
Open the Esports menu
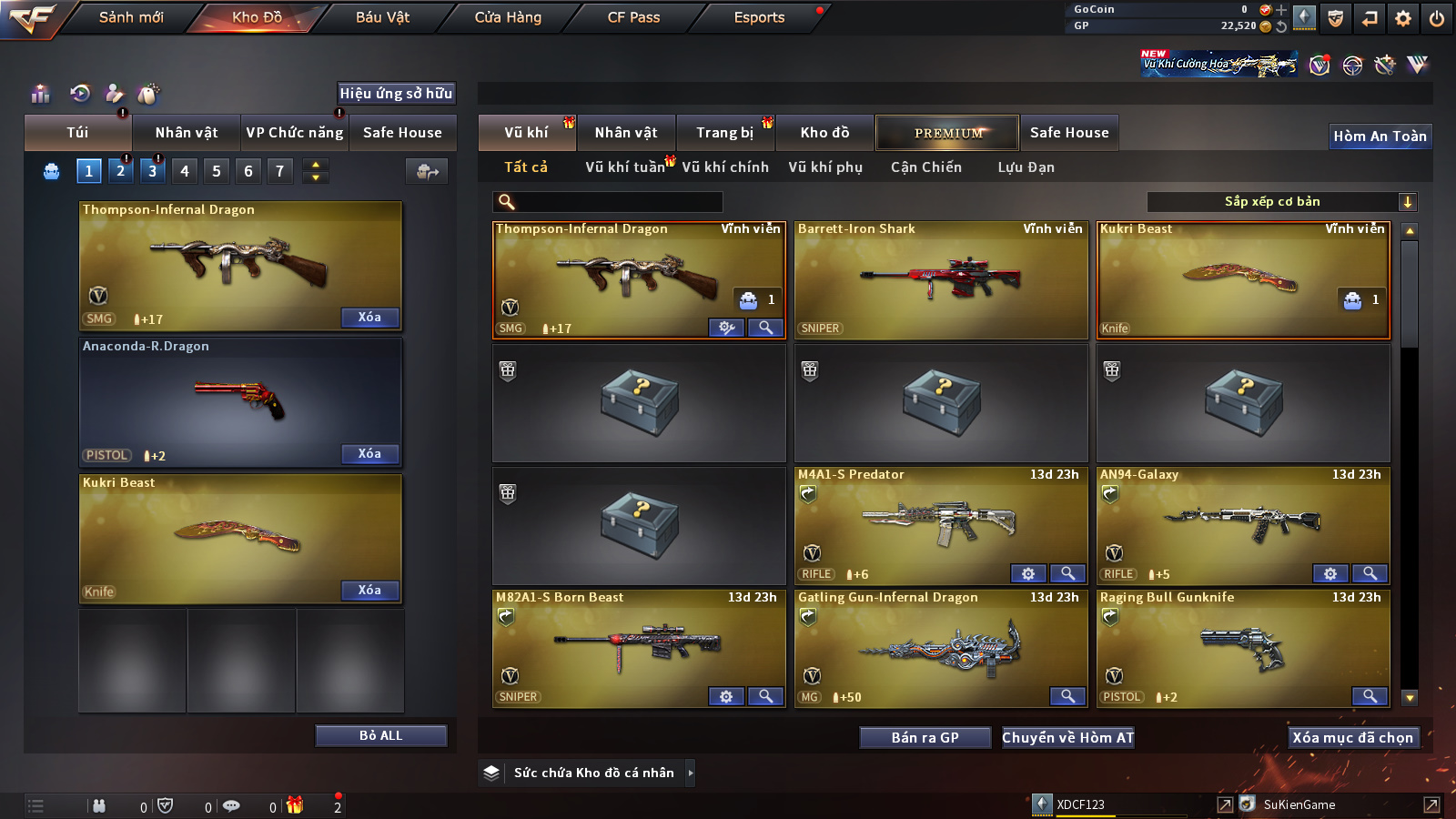(x=759, y=17)
